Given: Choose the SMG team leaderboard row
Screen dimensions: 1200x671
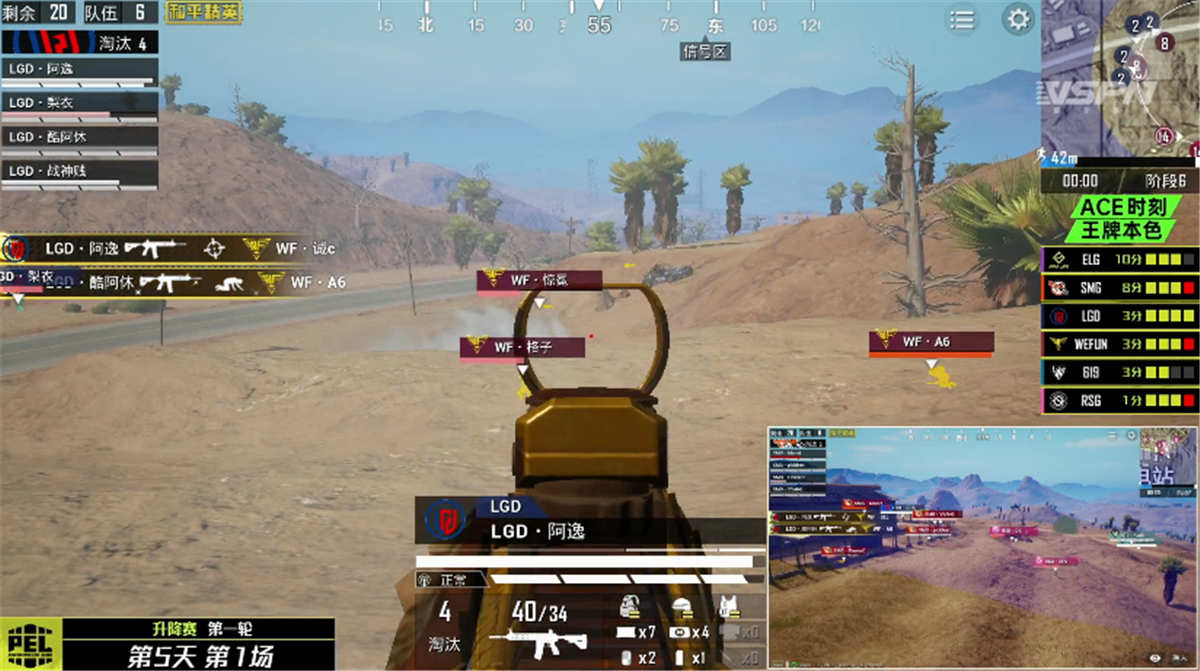Looking at the screenshot, I should click(x=1119, y=288).
